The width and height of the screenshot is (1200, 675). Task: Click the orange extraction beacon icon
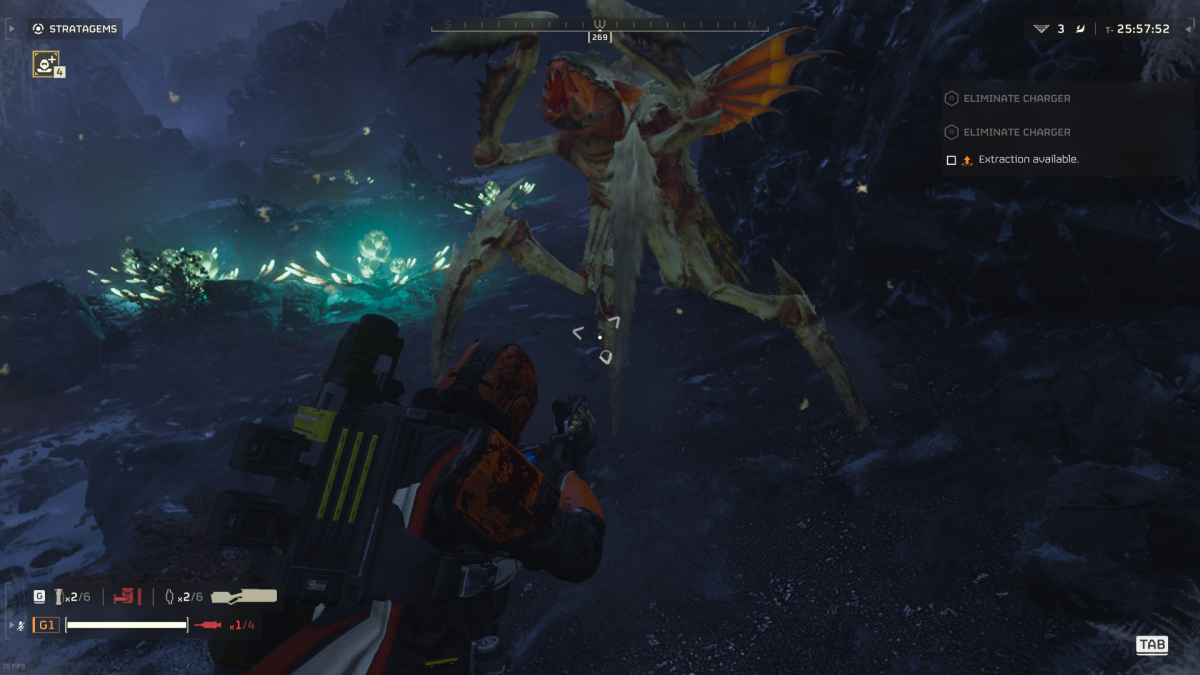pyautogui.click(x=967, y=160)
